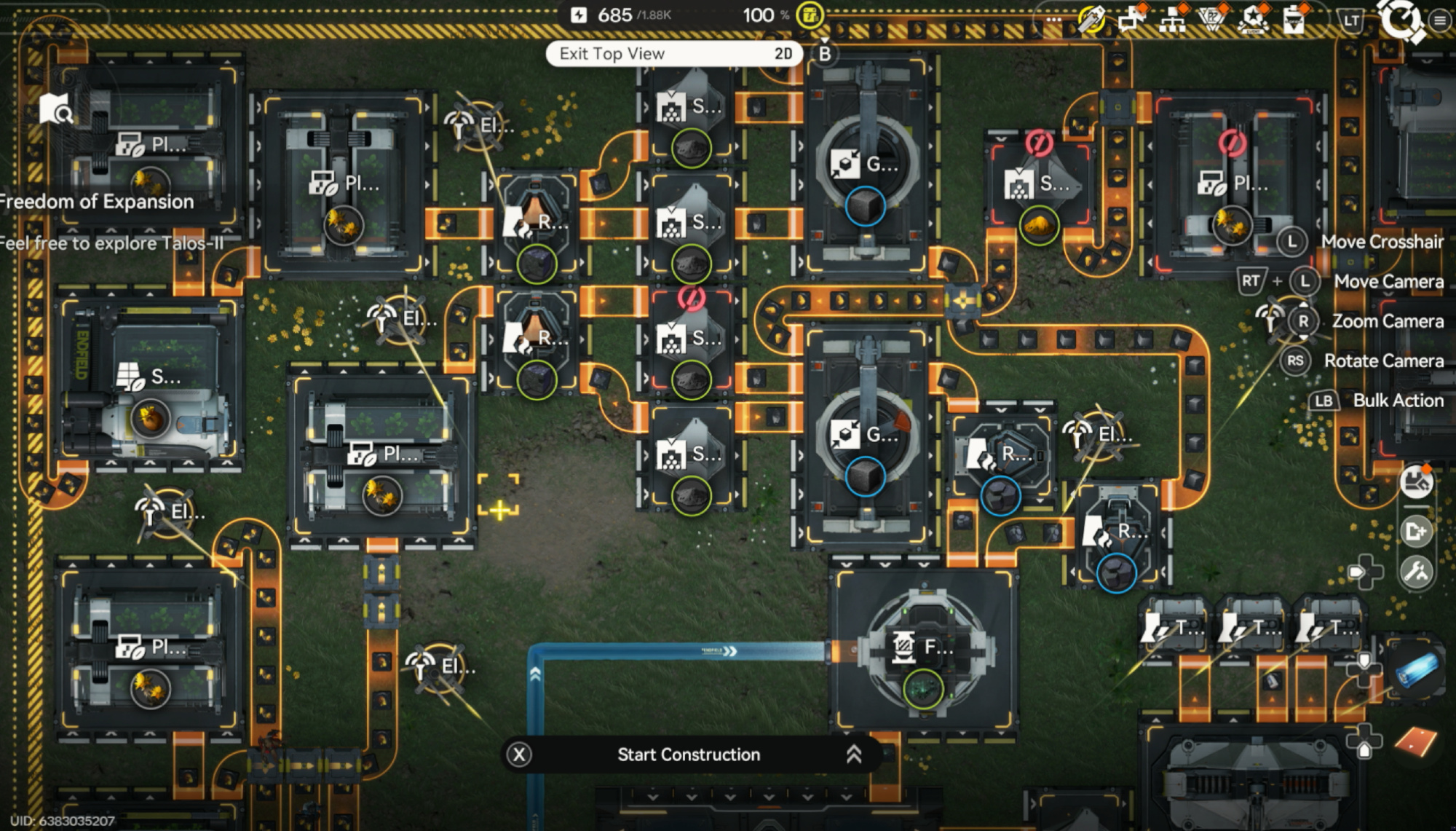This screenshot has width=1456, height=831.
Task: Expand the three-dots more options
Action: pyautogui.click(x=1053, y=20)
